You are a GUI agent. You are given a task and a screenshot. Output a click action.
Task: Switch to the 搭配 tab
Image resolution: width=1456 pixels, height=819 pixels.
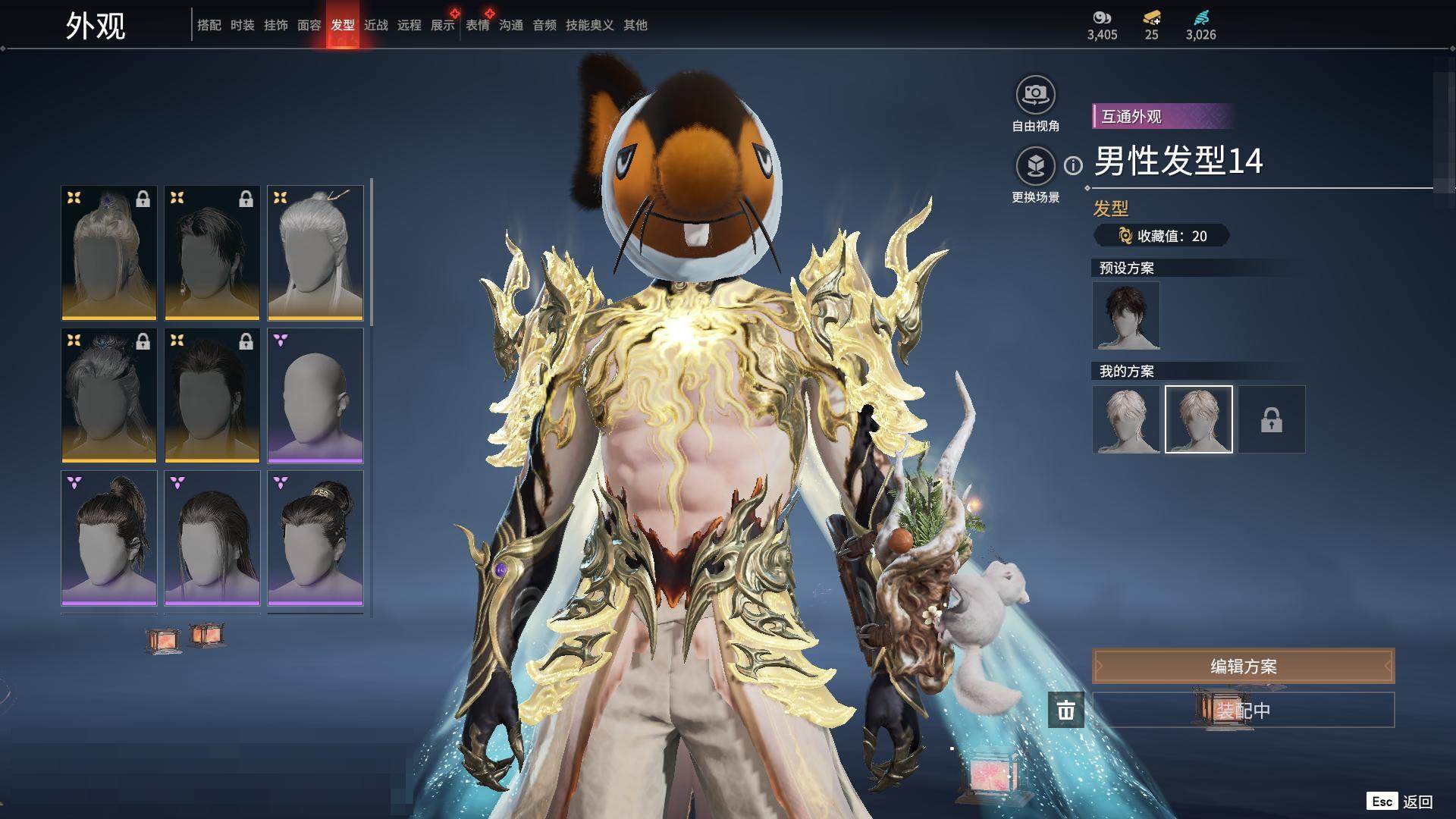click(x=209, y=25)
